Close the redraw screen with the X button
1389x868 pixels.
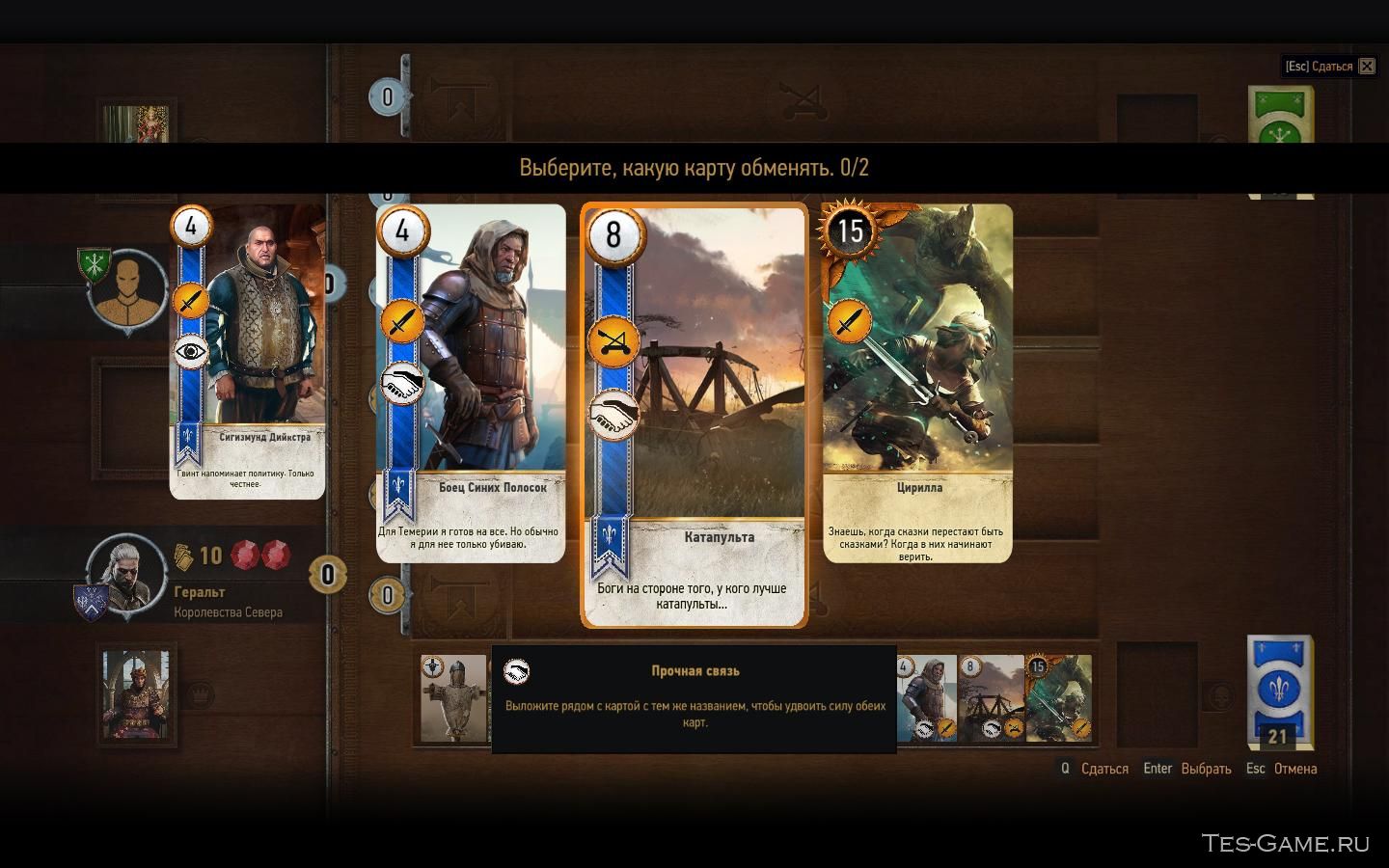click(x=1367, y=67)
